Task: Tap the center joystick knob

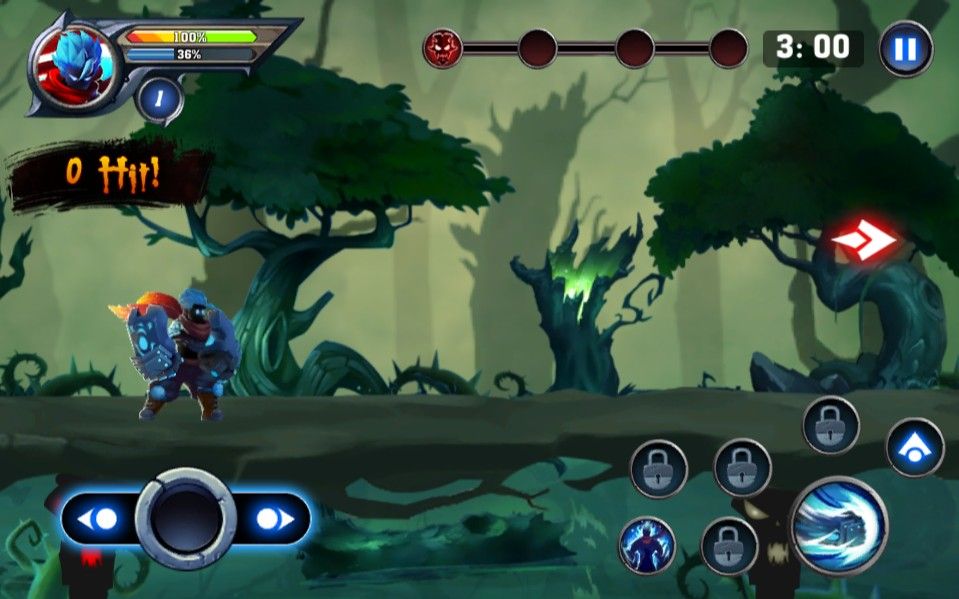Action: tap(186, 518)
